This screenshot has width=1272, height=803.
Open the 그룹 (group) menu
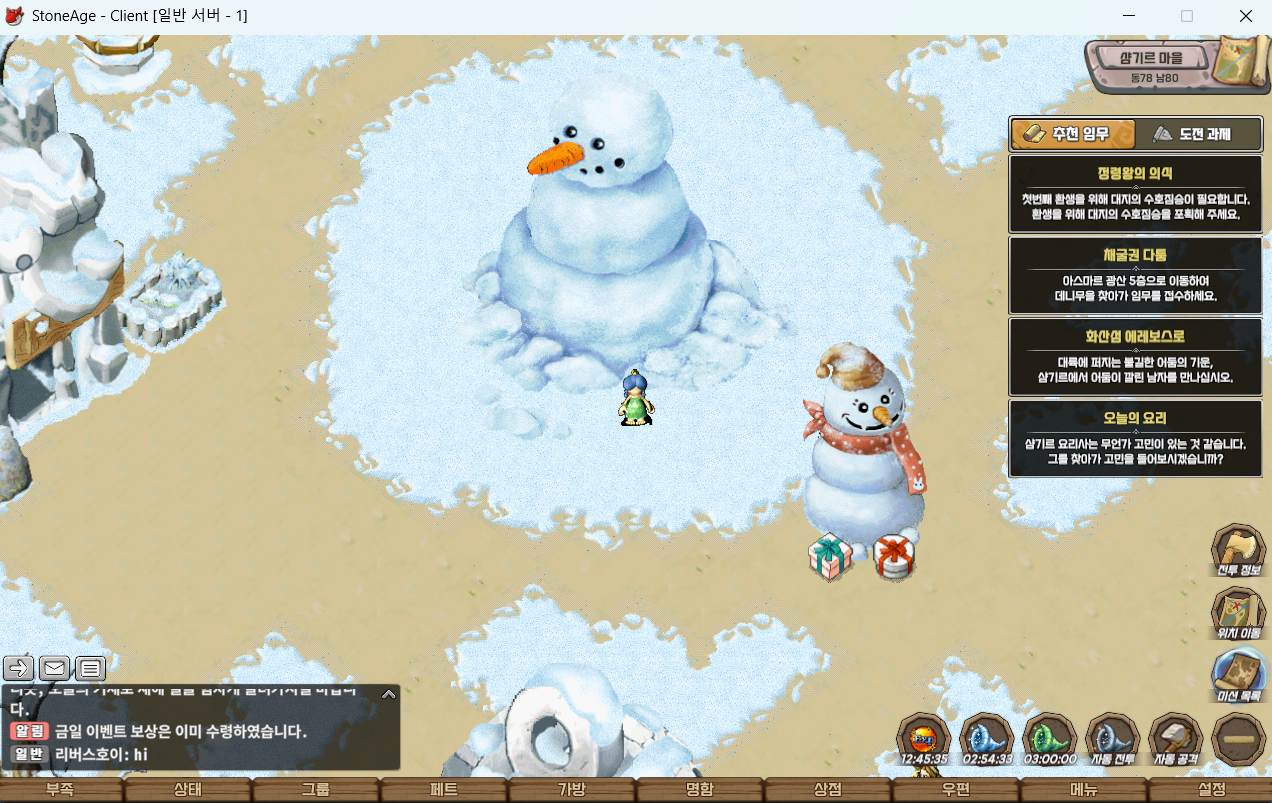[x=316, y=790]
